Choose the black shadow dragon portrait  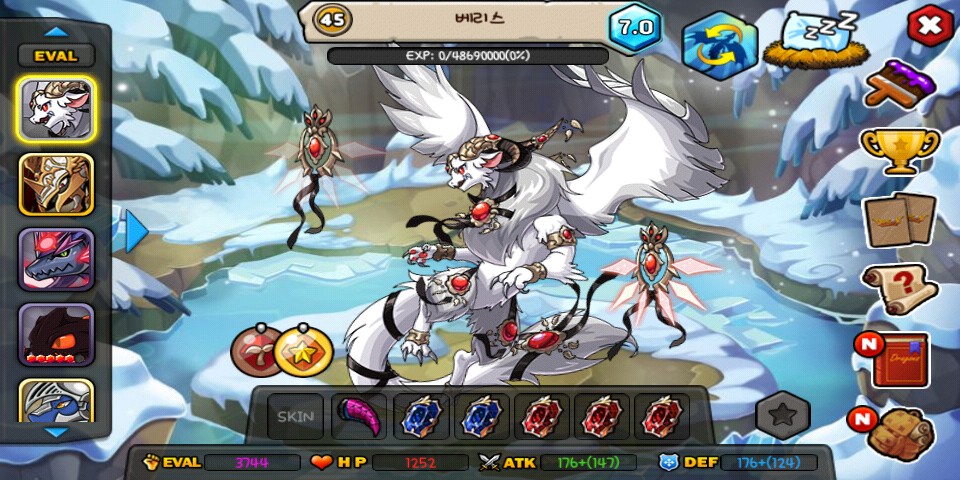pyautogui.click(x=56, y=334)
